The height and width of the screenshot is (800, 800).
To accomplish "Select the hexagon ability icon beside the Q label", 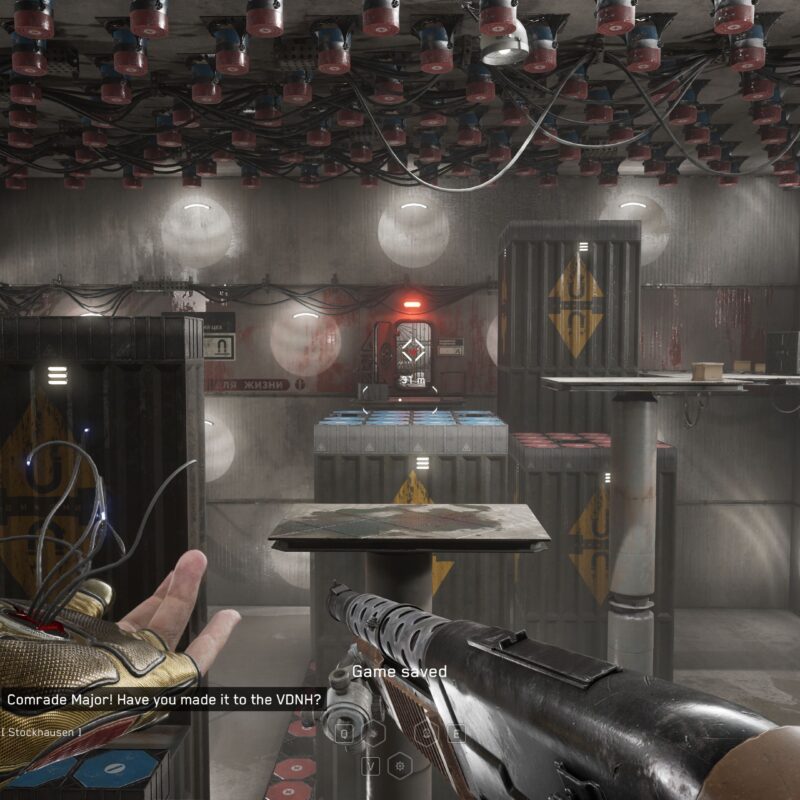I will pos(373,733).
